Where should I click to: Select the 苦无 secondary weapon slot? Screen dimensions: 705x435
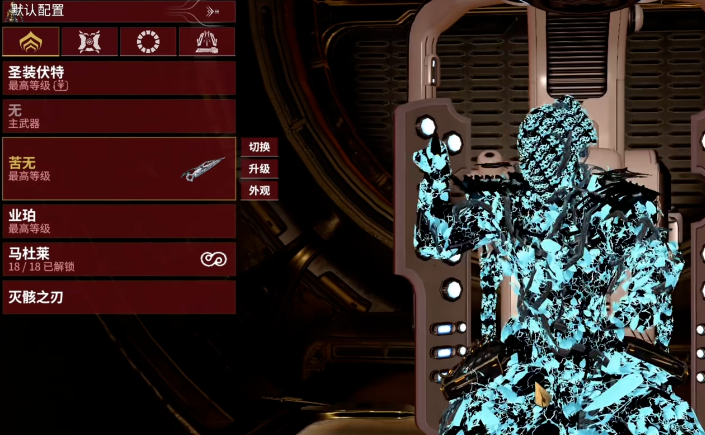tap(119, 168)
